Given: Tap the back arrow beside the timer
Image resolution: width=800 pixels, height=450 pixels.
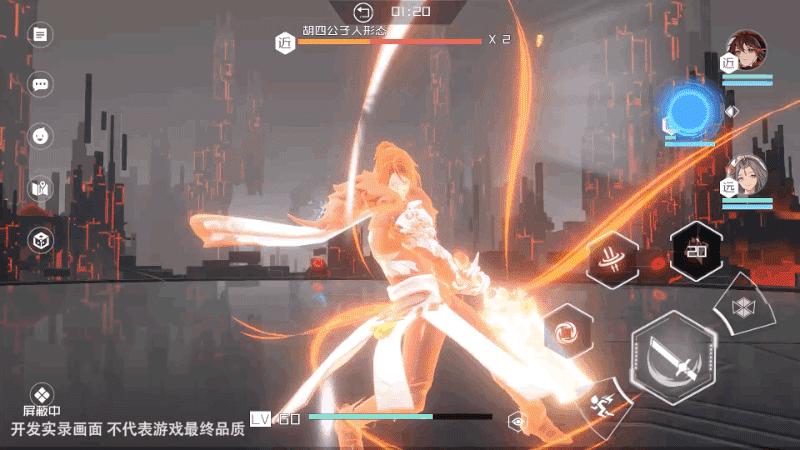Looking at the screenshot, I should [363, 11].
